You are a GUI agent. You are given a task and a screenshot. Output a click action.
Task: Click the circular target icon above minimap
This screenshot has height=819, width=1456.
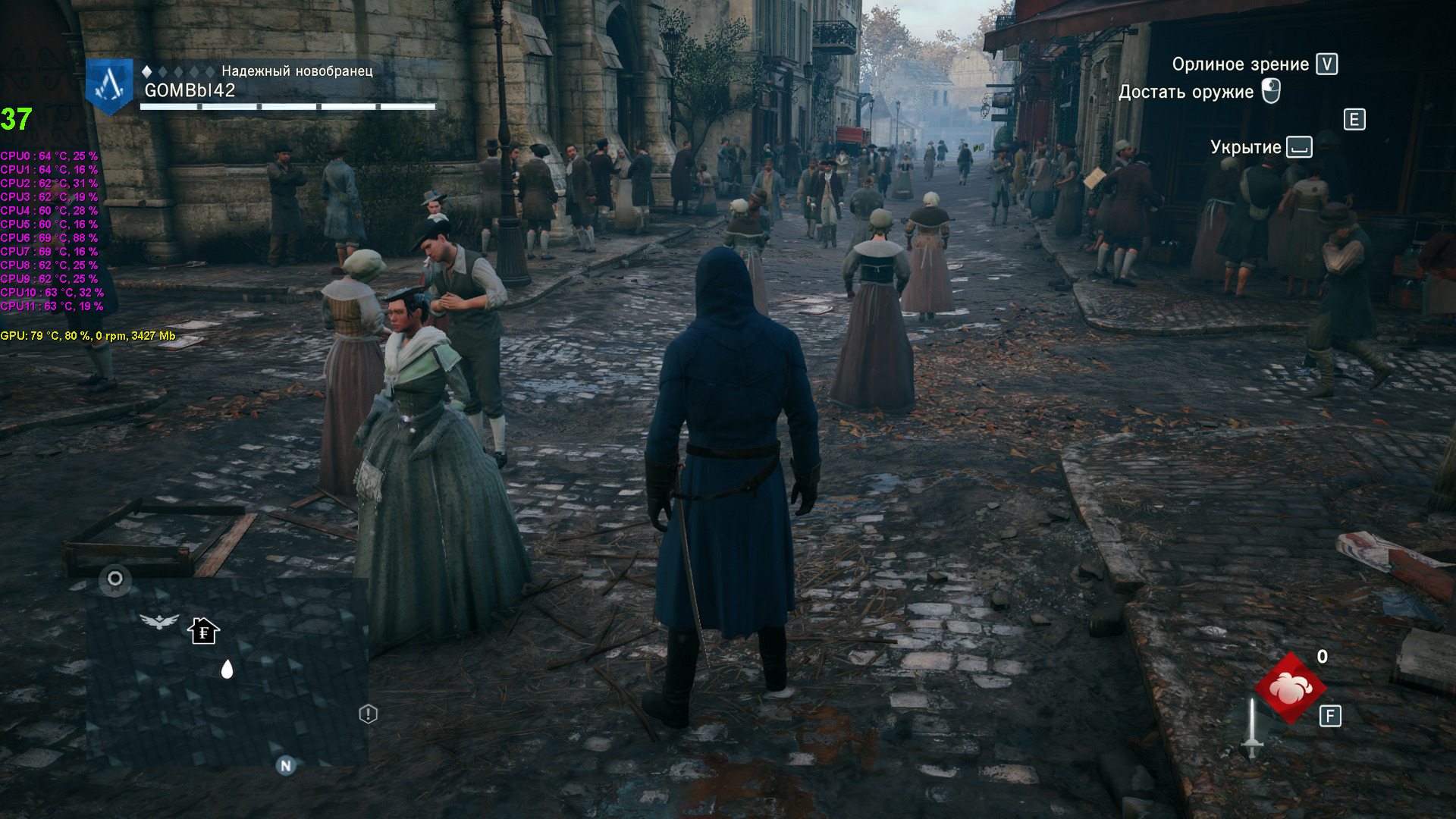115,579
